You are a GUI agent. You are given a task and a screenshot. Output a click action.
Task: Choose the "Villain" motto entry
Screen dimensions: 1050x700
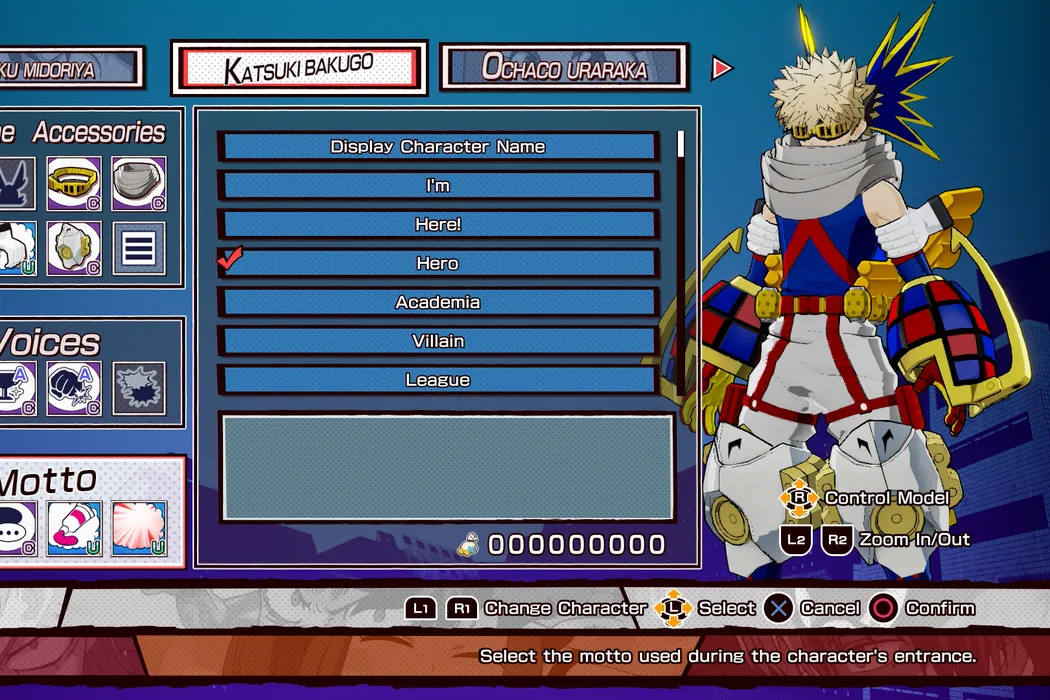coord(437,341)
